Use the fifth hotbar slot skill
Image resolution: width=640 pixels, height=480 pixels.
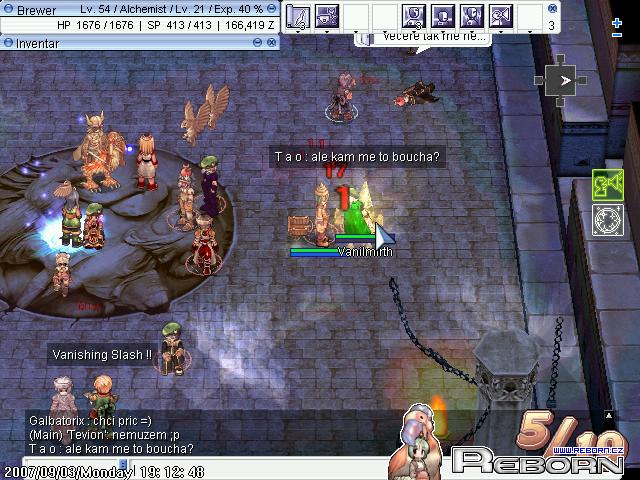pos(414,16)
